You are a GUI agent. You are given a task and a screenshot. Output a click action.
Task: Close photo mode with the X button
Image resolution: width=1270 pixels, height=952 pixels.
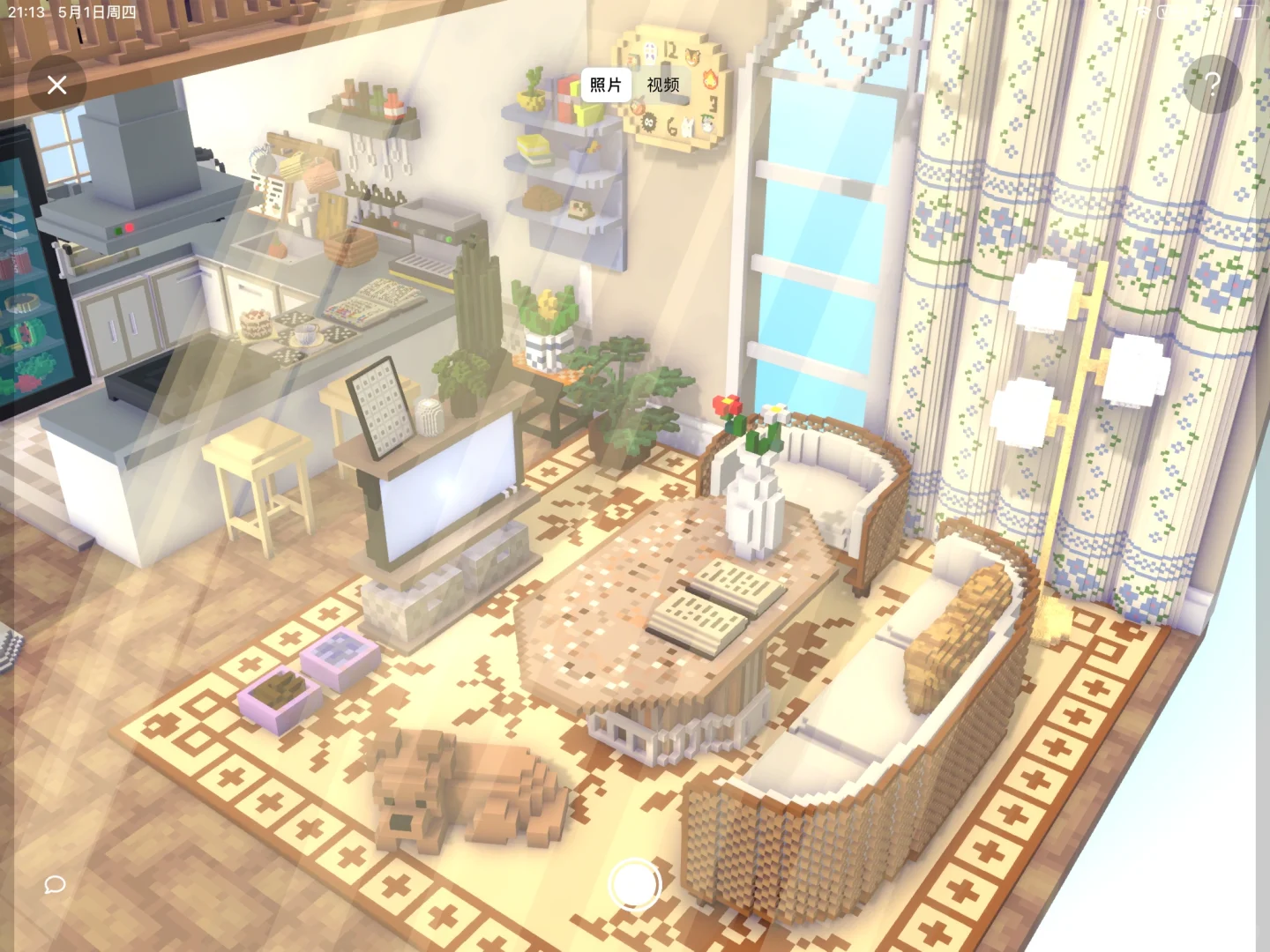pyautogui.click(x=57, y=84)
